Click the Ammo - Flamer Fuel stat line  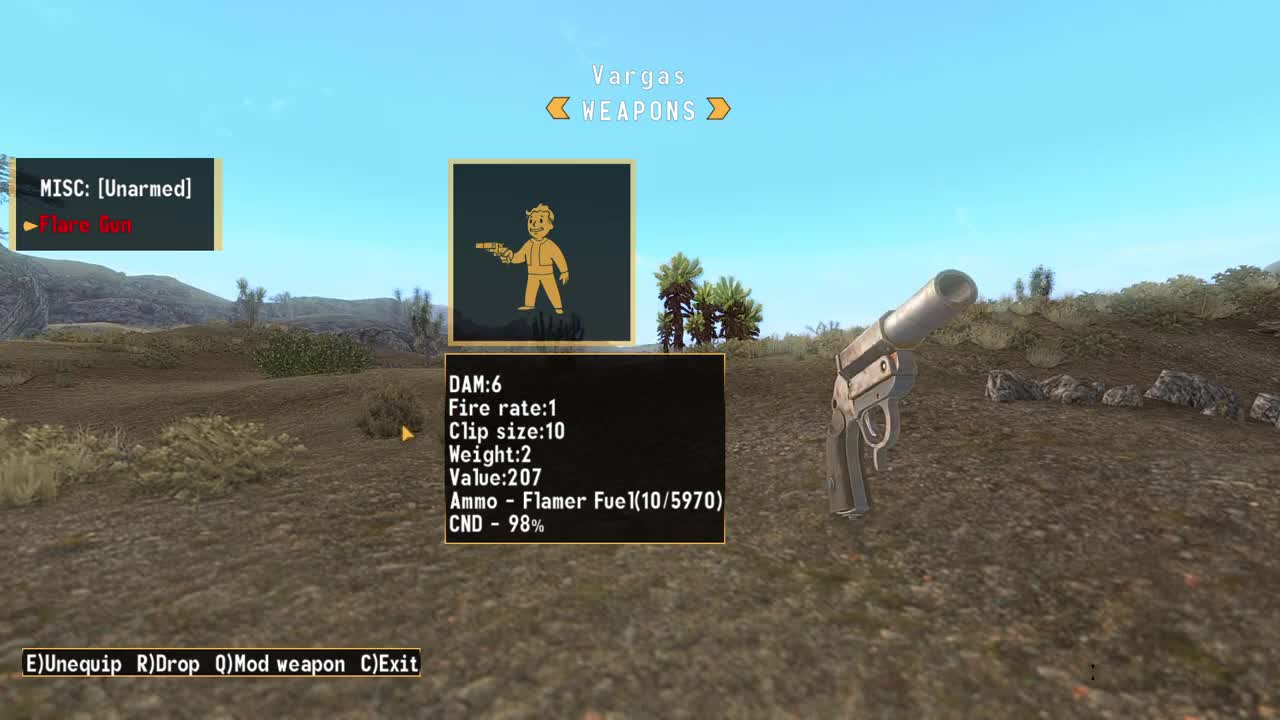tap(588, 502)
